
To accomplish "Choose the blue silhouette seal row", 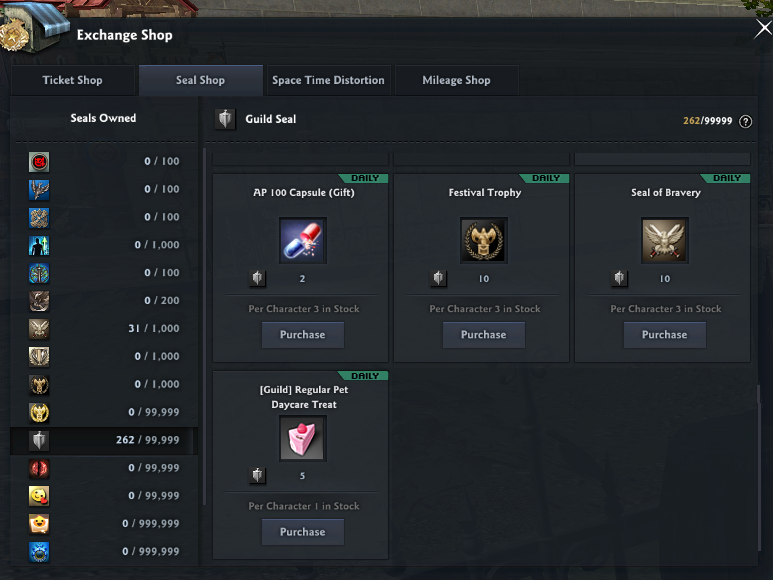I will point(104,245).
